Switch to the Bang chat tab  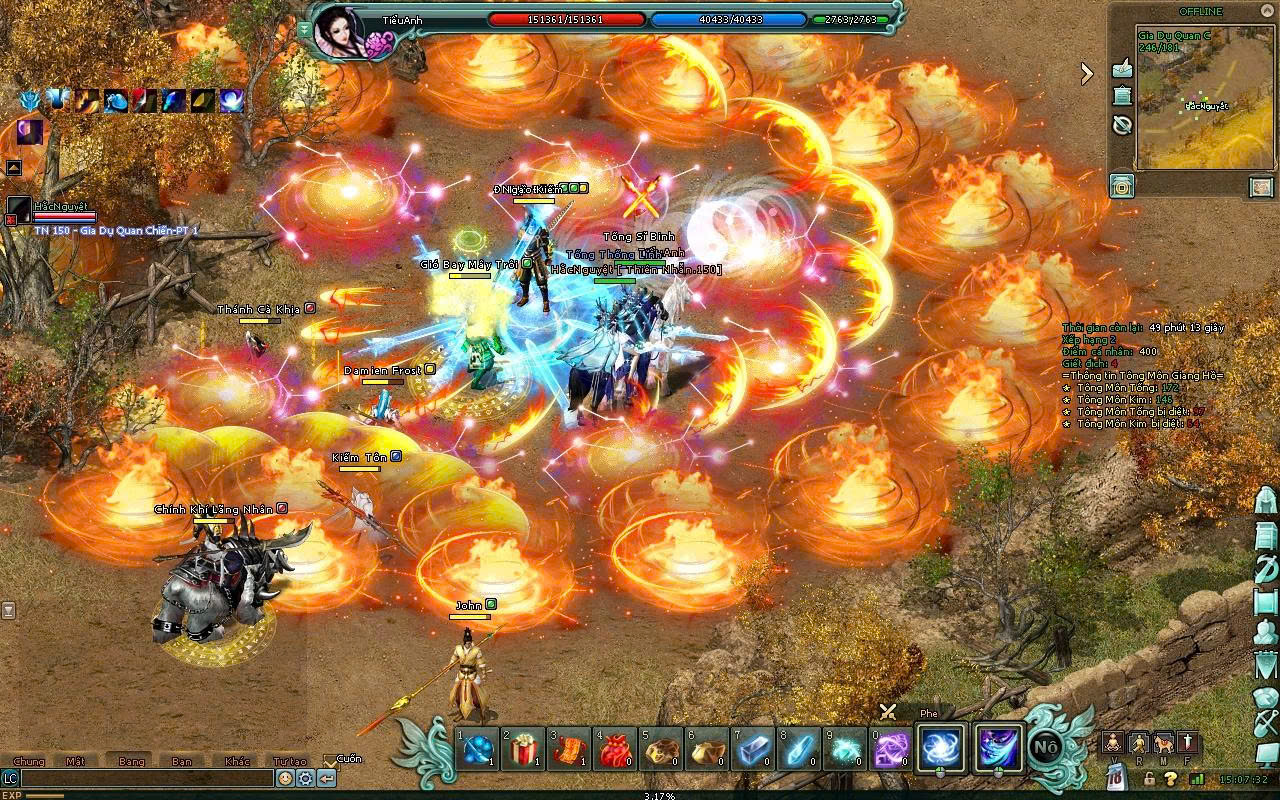[x=131, y=761]
